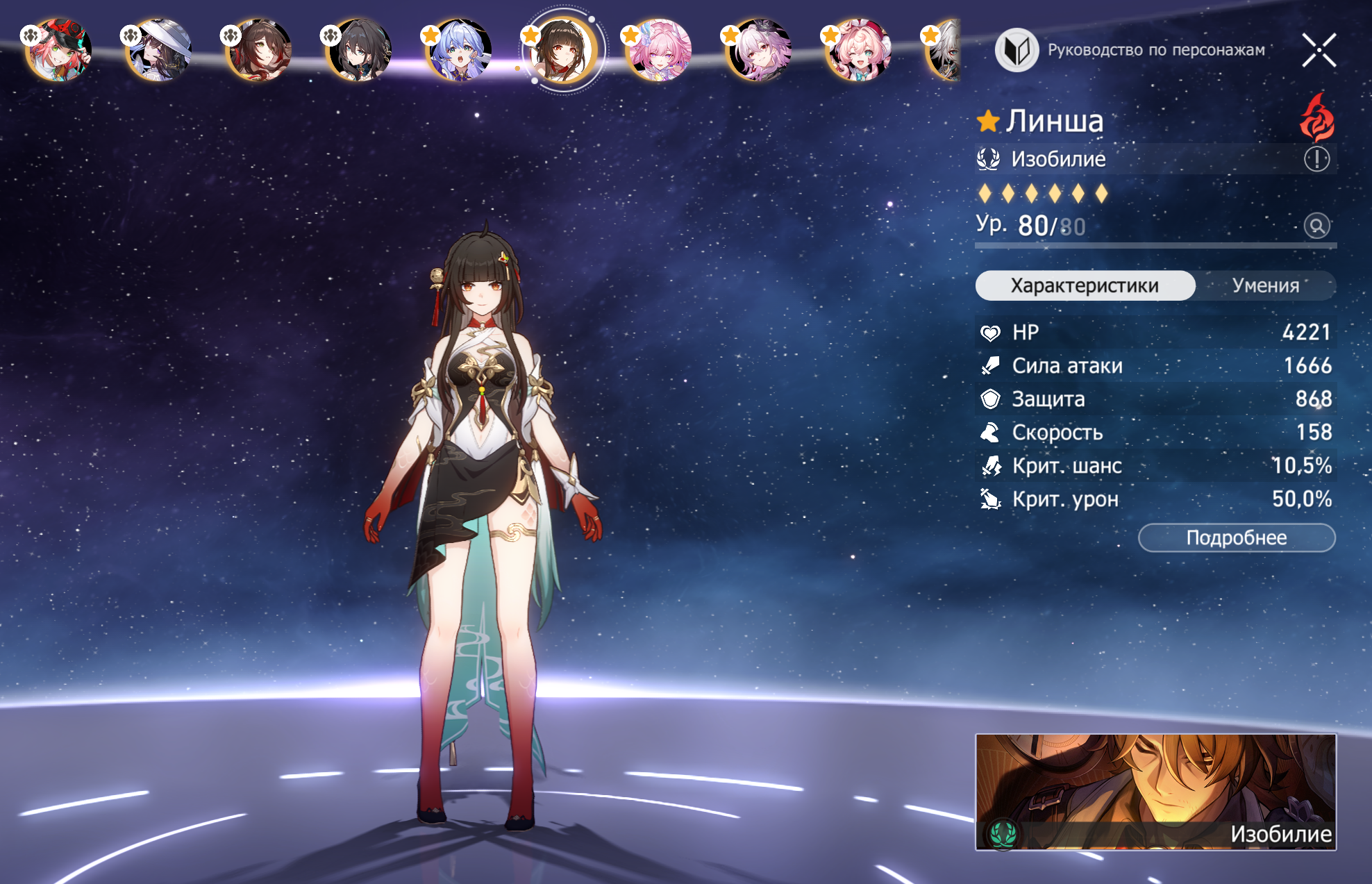Select the winking pink-haired character with beret

click(858, 50)
